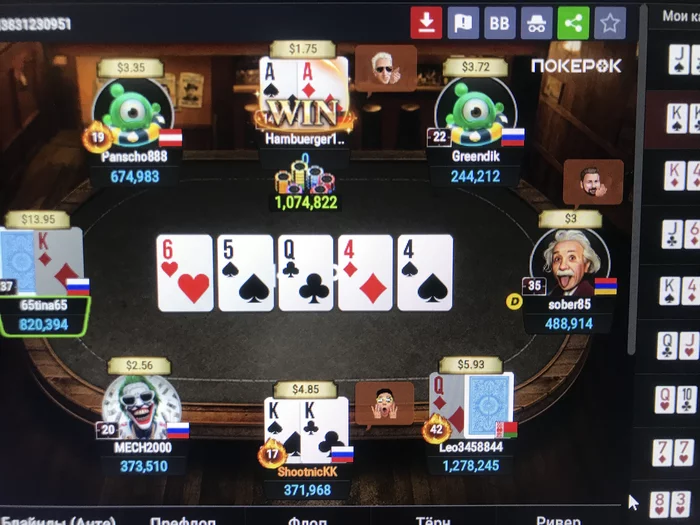Jump to the Тёрн street
Viewport: 700px width, 525px height.
[430, 519]
